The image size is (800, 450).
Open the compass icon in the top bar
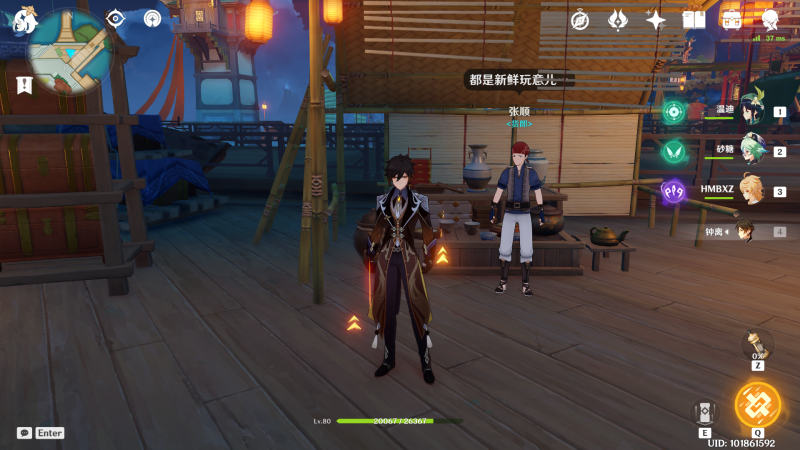point(580,19)
